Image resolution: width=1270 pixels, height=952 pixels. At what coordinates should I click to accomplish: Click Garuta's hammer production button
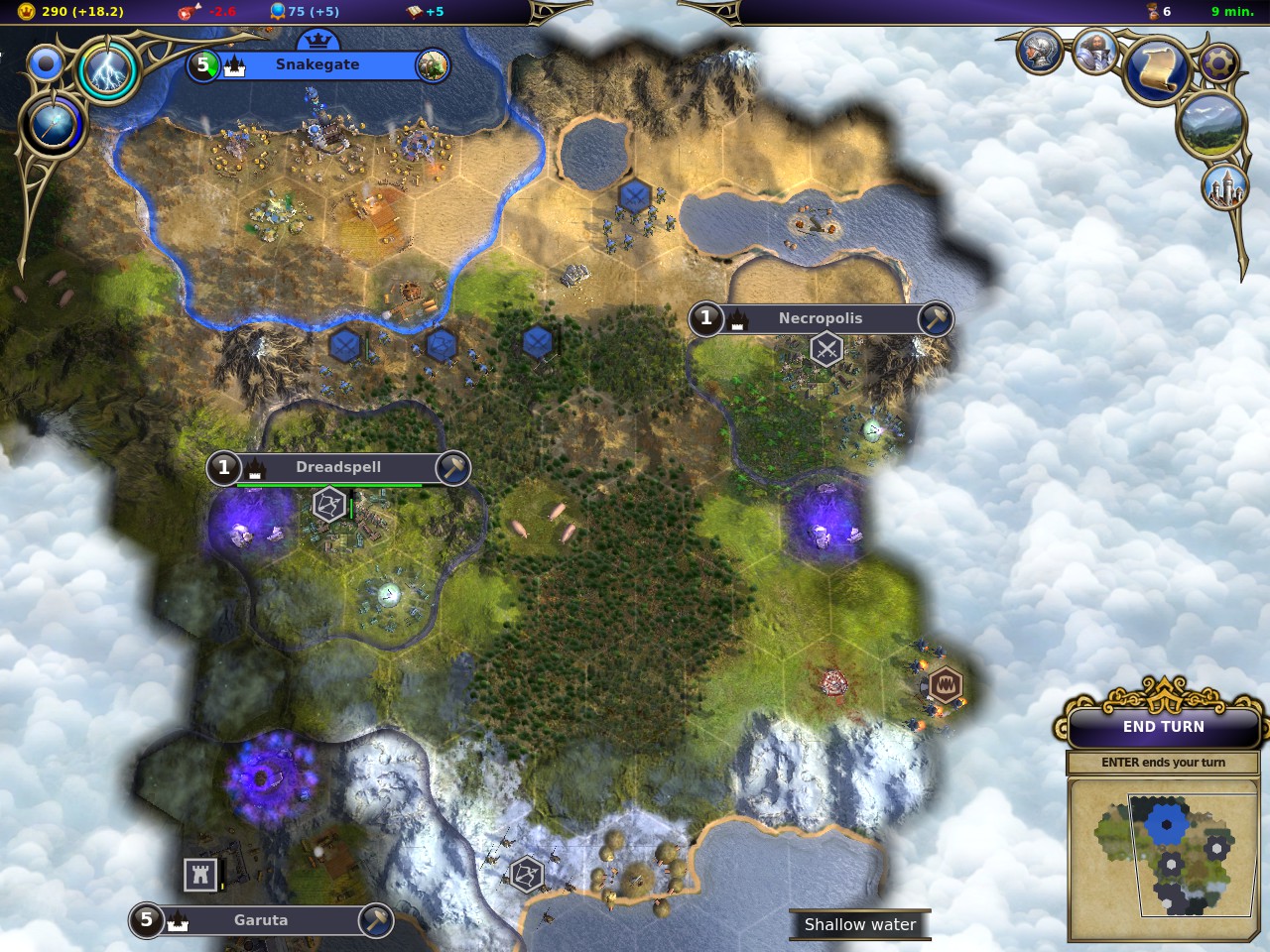pos(375,920)
